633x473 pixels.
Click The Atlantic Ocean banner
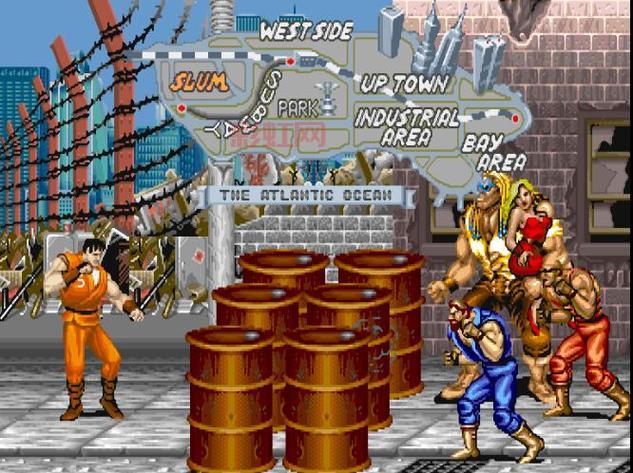[305, 195]
